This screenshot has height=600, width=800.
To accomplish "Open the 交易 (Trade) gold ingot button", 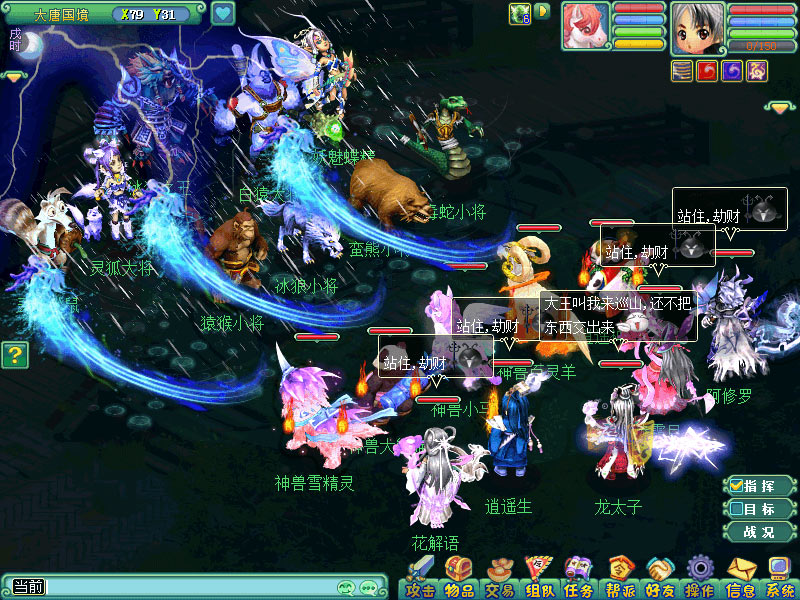I will coord(499,578).
